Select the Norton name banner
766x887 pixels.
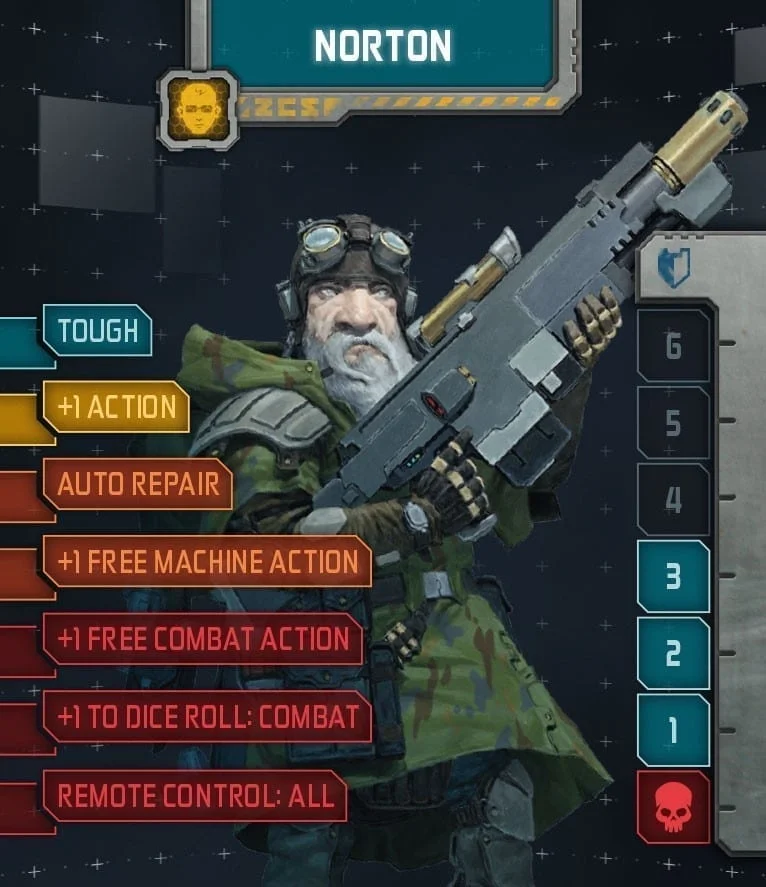click(x=382, y=45)
